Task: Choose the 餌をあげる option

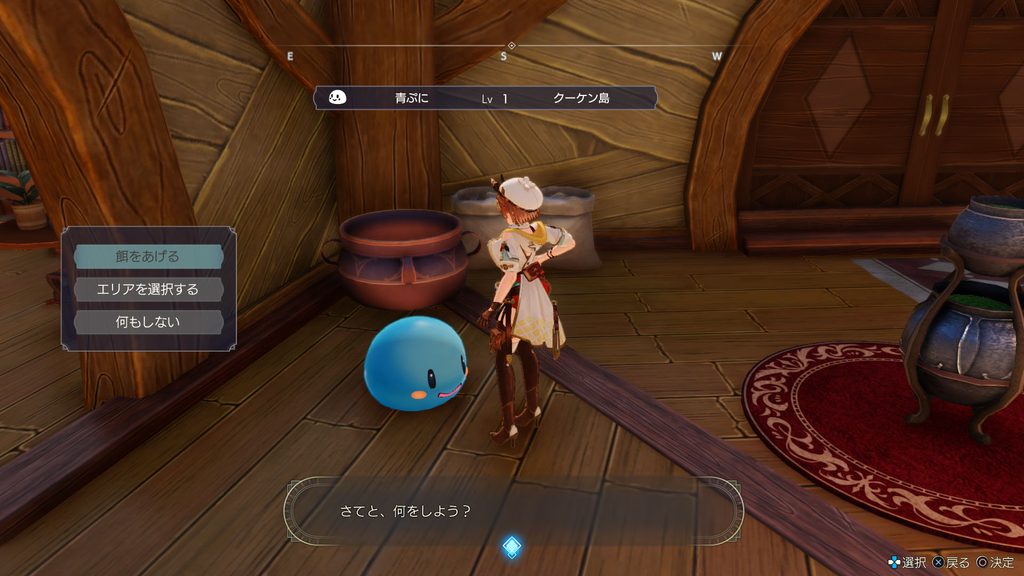Action: (x=148, y=256)
